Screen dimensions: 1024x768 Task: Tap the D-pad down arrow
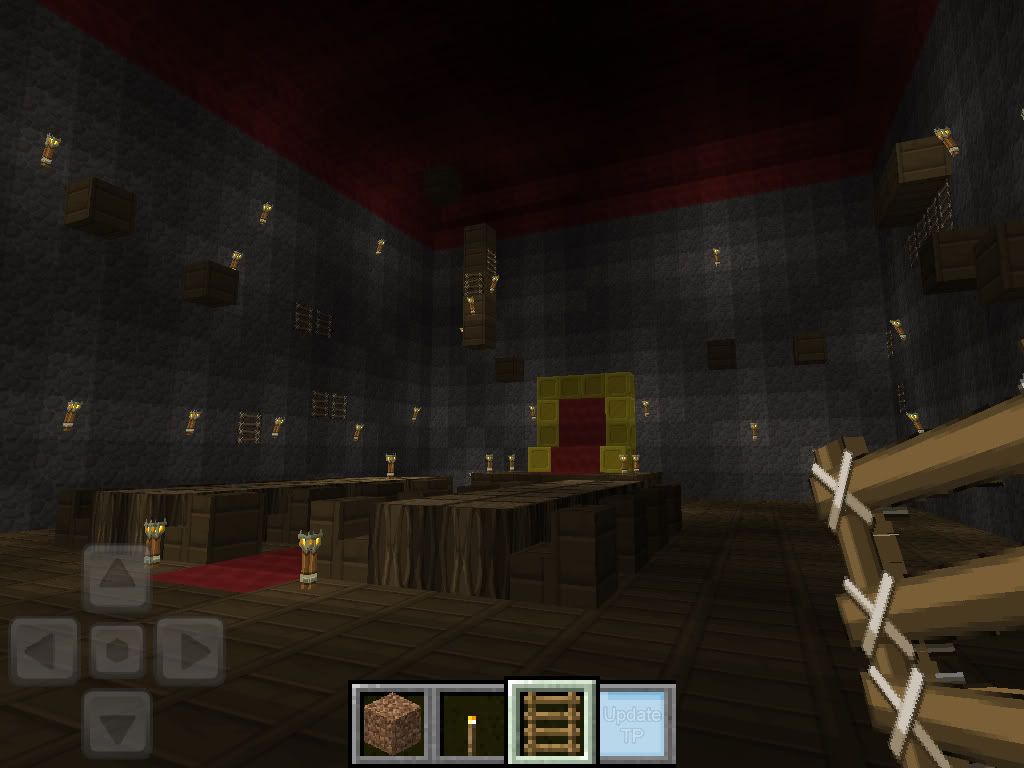pyautogui.click(x=117, y=722)
